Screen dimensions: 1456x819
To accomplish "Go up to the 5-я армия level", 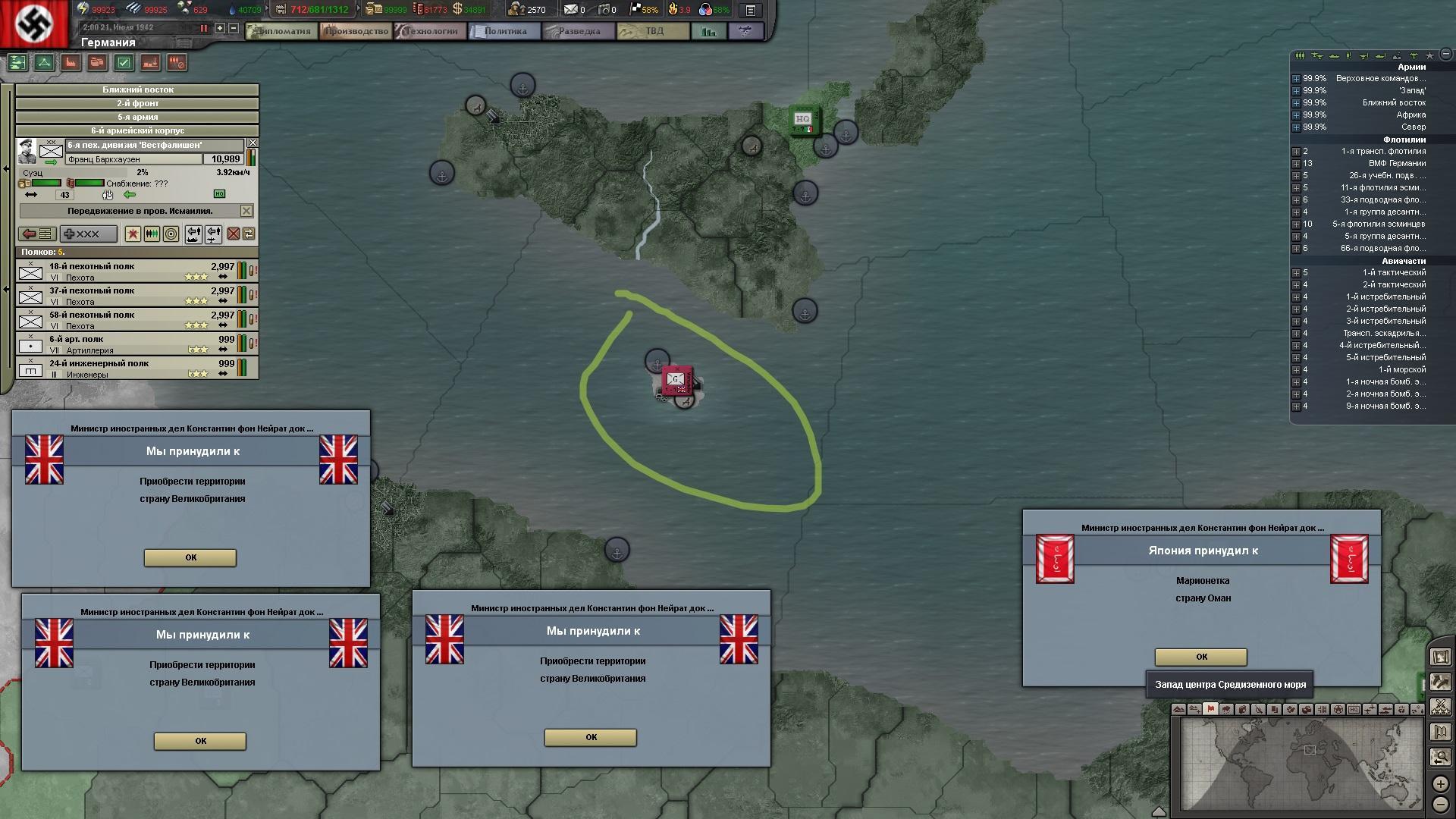I will click(x=137, y=117).
